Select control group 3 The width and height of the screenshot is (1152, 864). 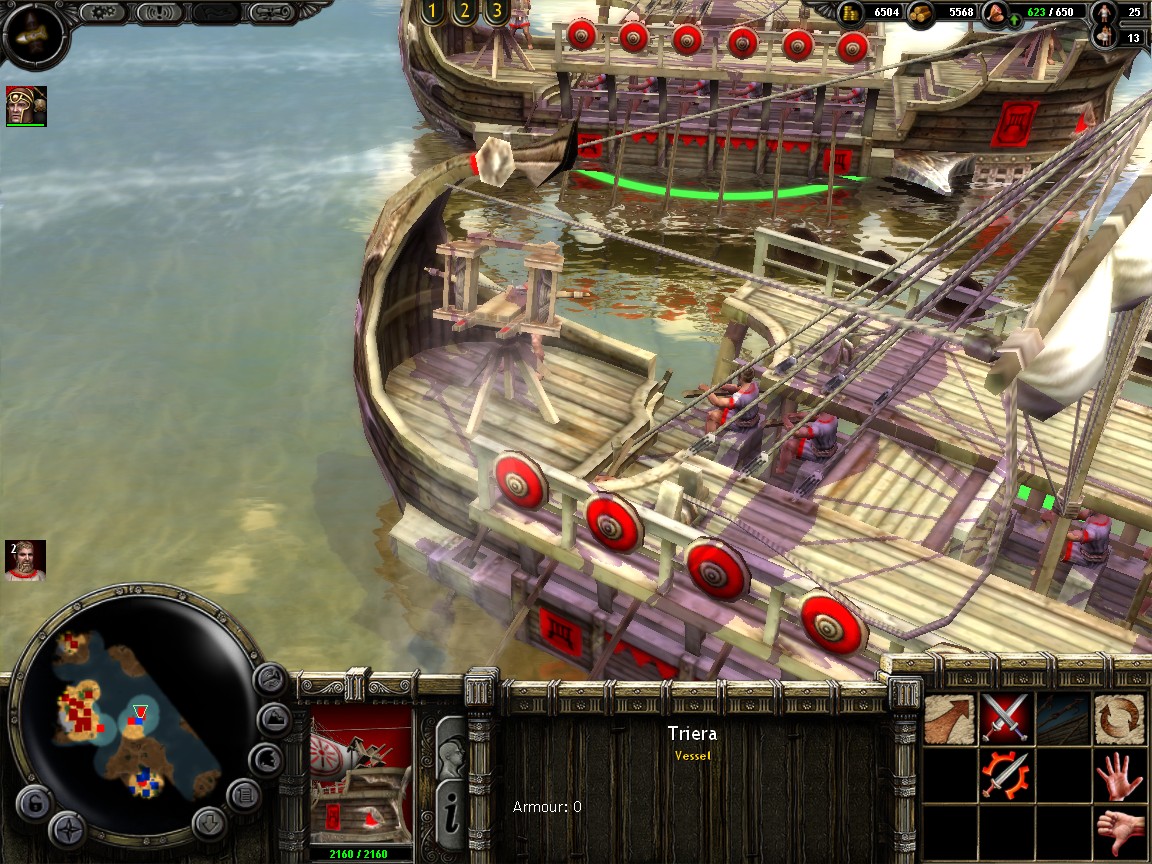point(494,12)
